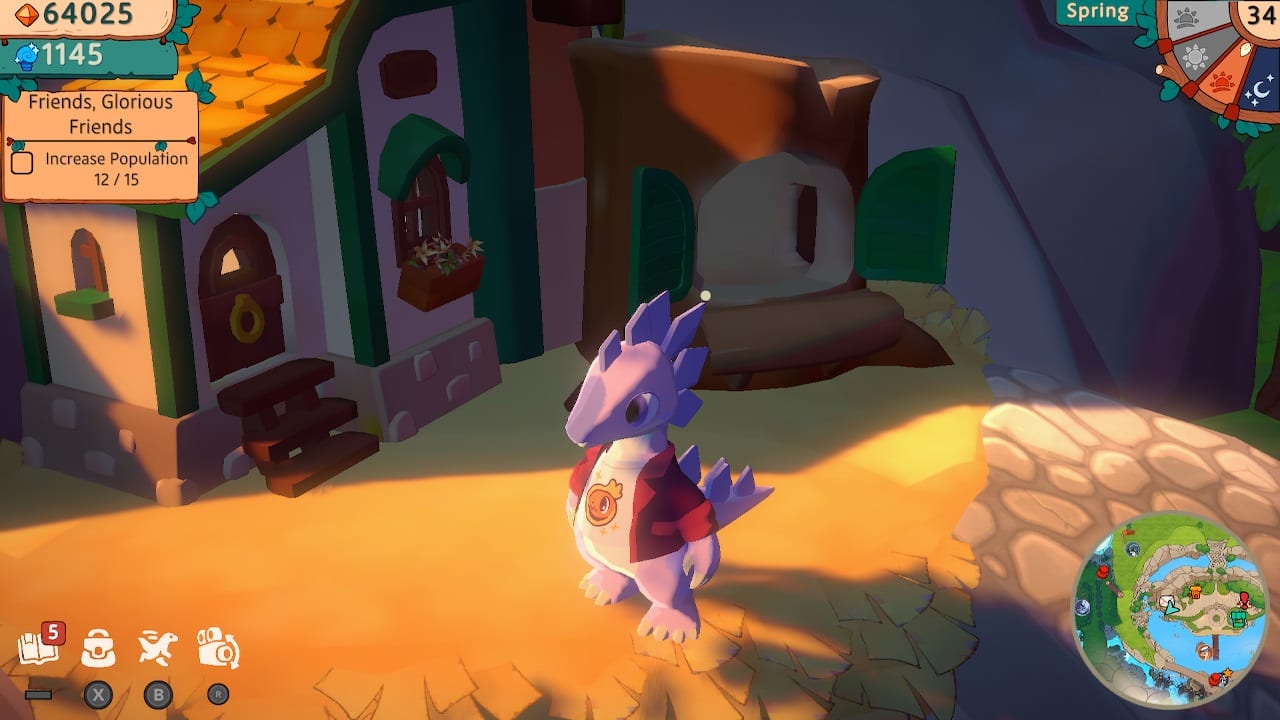
Task: Click the blue gem currency icon
Action: (x=25, y=56)
